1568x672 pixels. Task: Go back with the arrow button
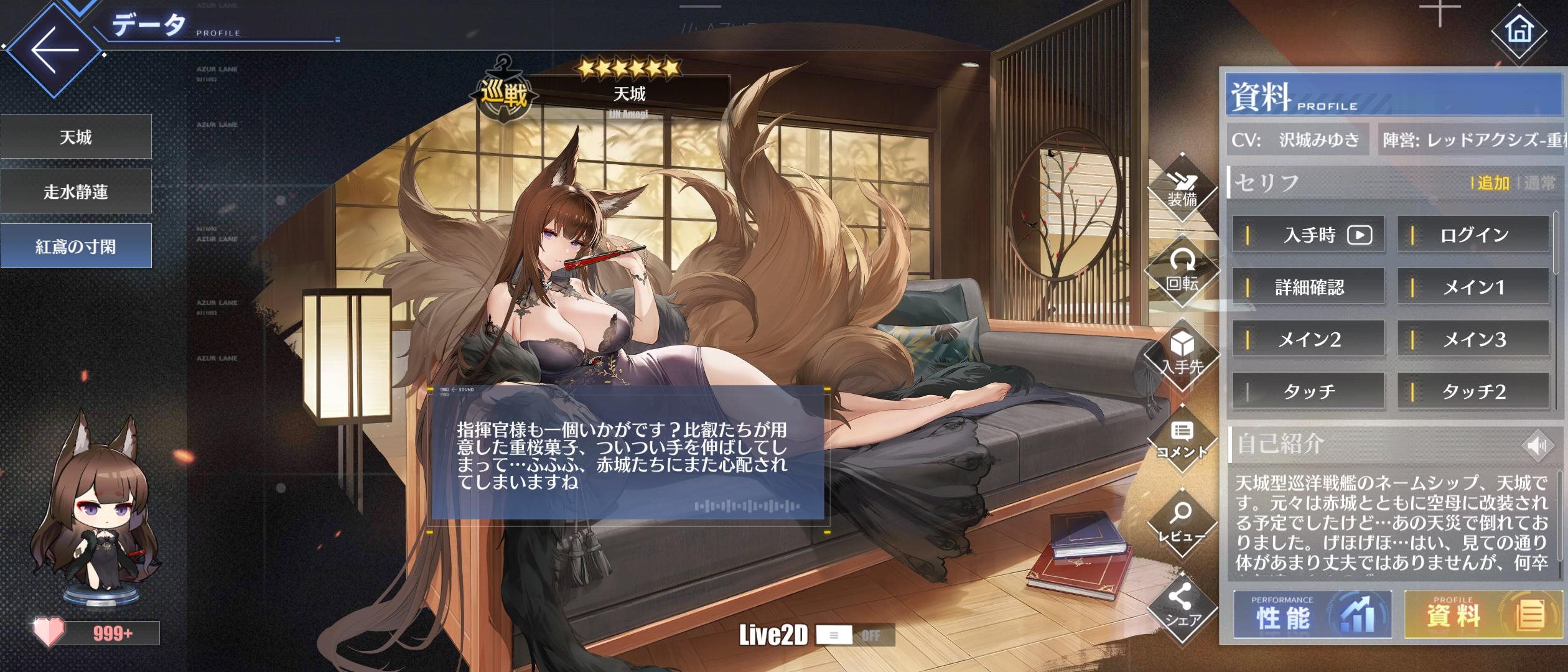click(54, 50)
